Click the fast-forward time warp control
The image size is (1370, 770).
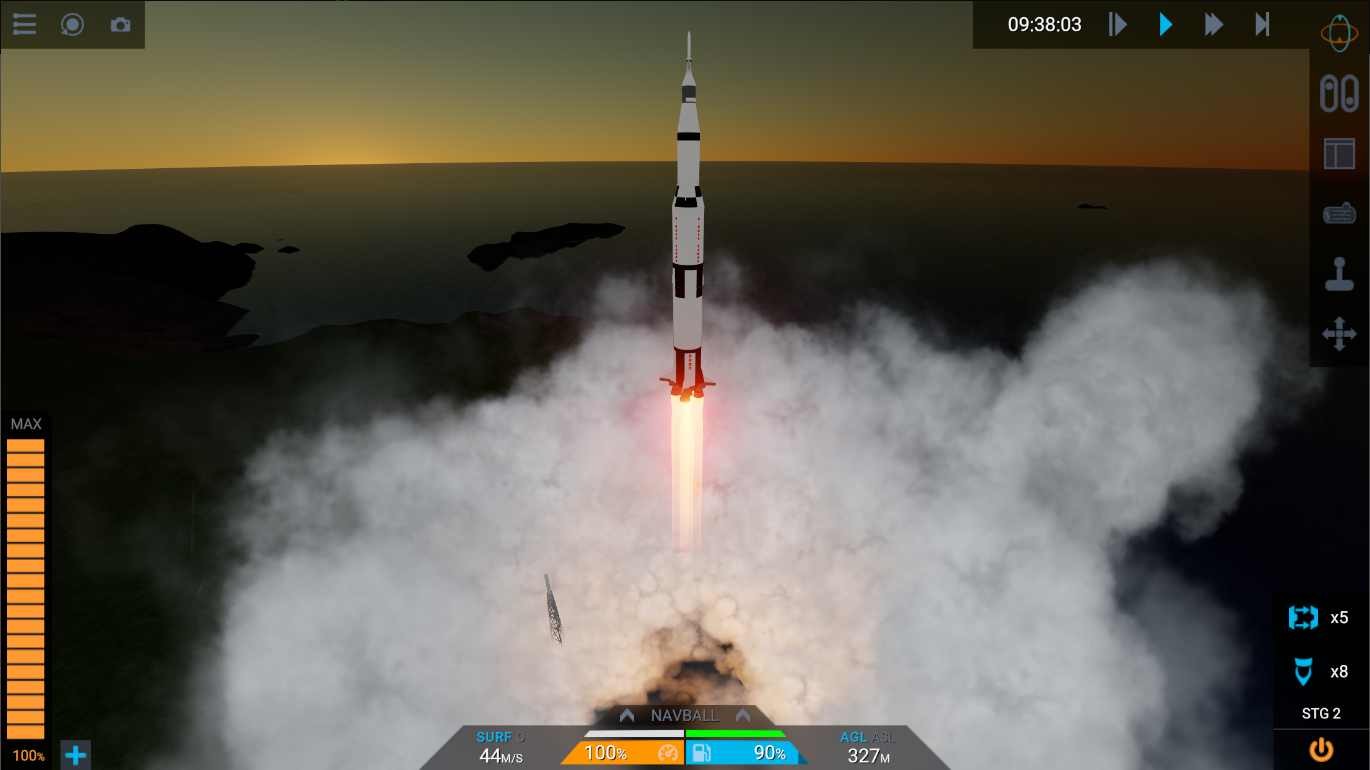(x=1213, y=24)
